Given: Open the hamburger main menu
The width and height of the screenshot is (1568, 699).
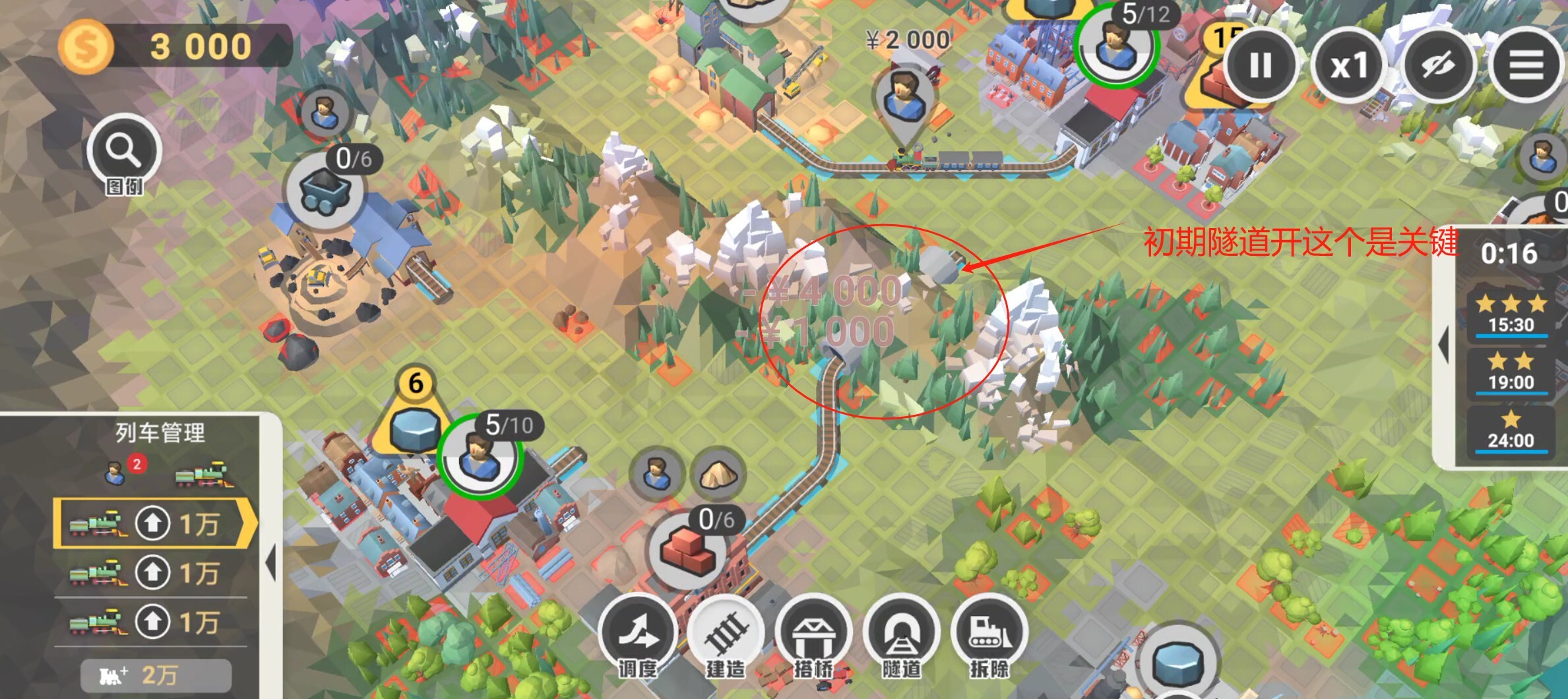Looking at the screenshot, I should pyautogui.click(x=1526, y=65).
